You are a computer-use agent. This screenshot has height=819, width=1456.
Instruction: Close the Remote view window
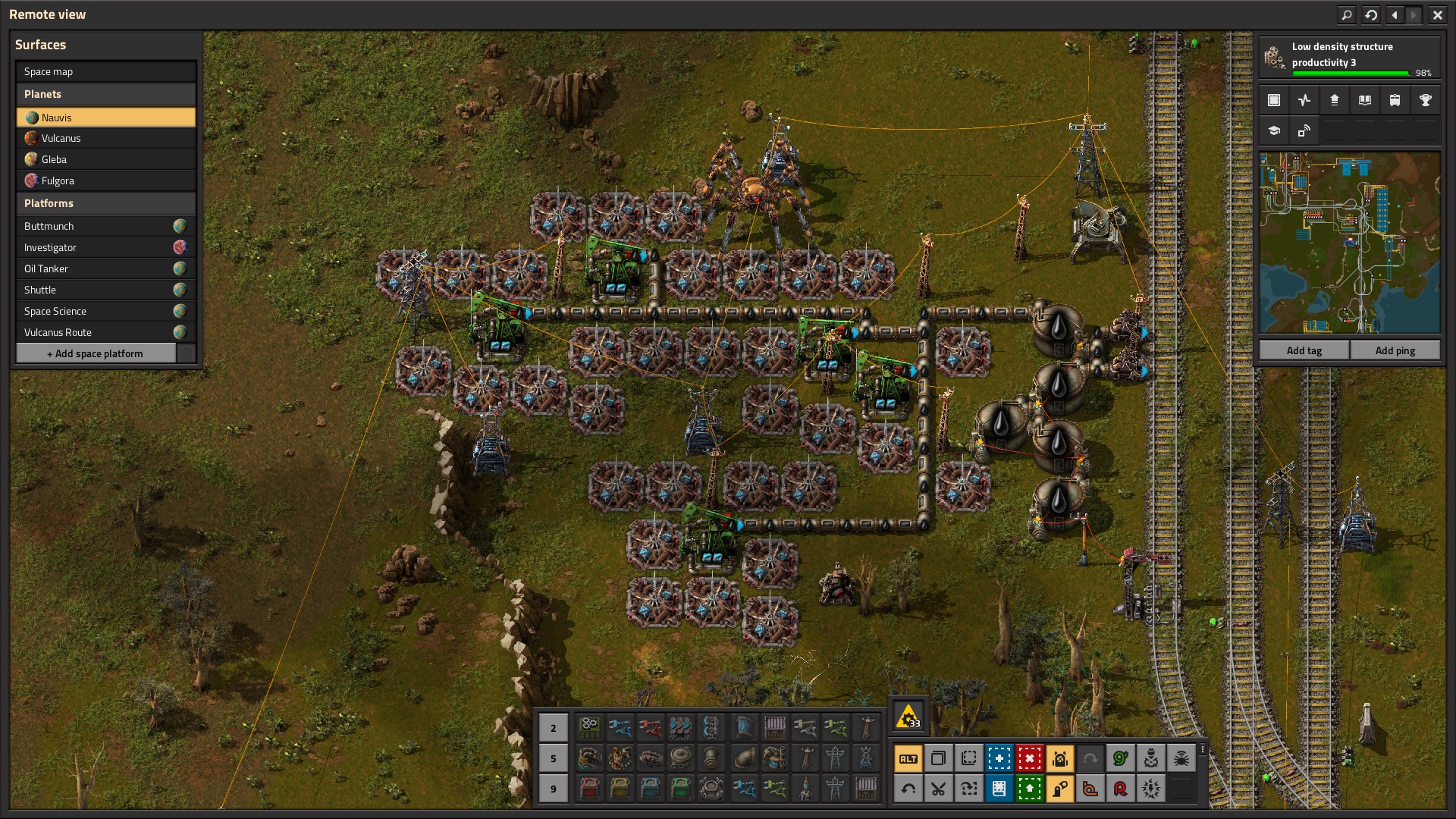(1437, 14)
